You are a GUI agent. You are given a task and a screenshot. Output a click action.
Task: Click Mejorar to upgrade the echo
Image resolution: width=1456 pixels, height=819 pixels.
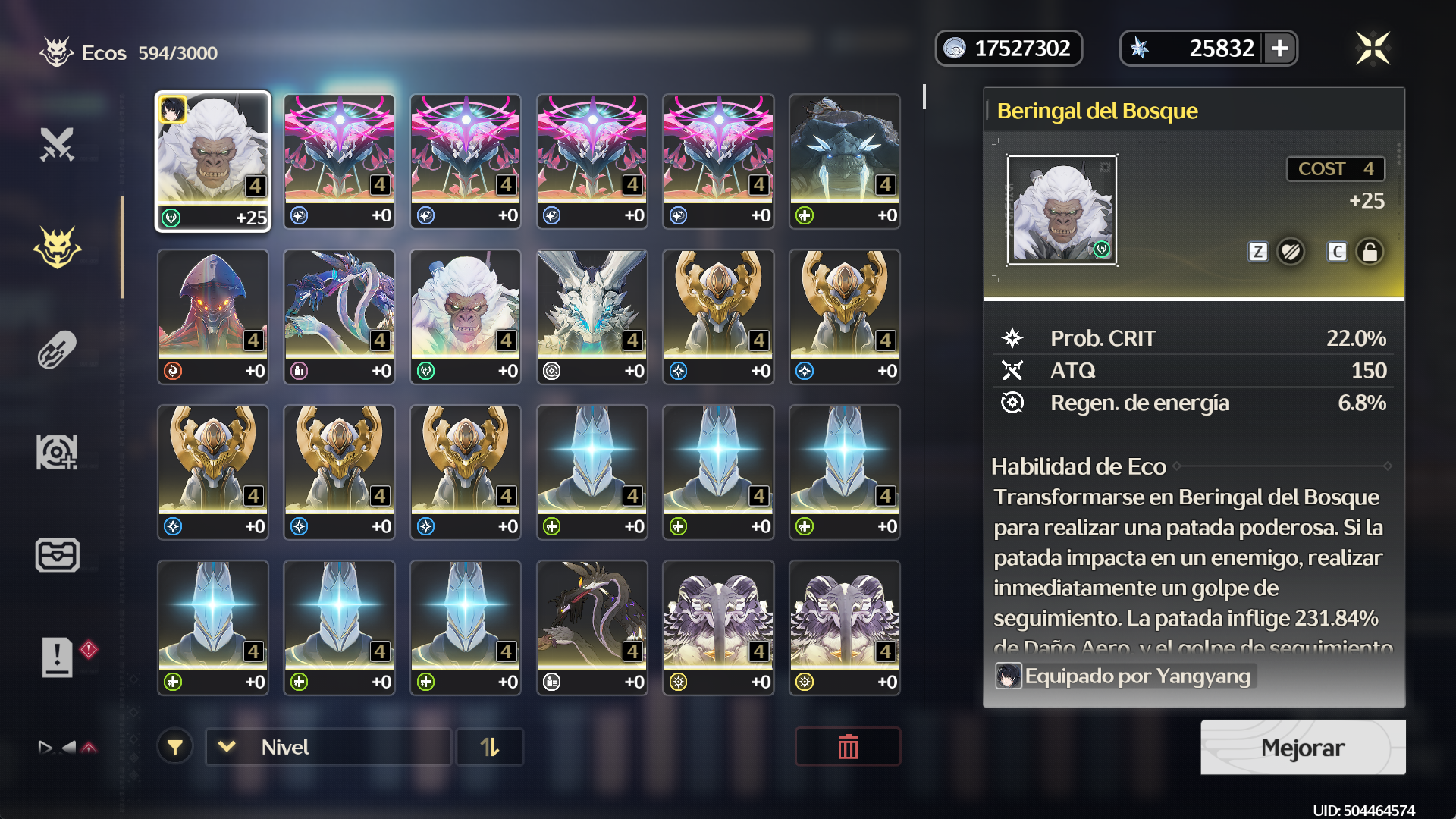point(1302,748)
